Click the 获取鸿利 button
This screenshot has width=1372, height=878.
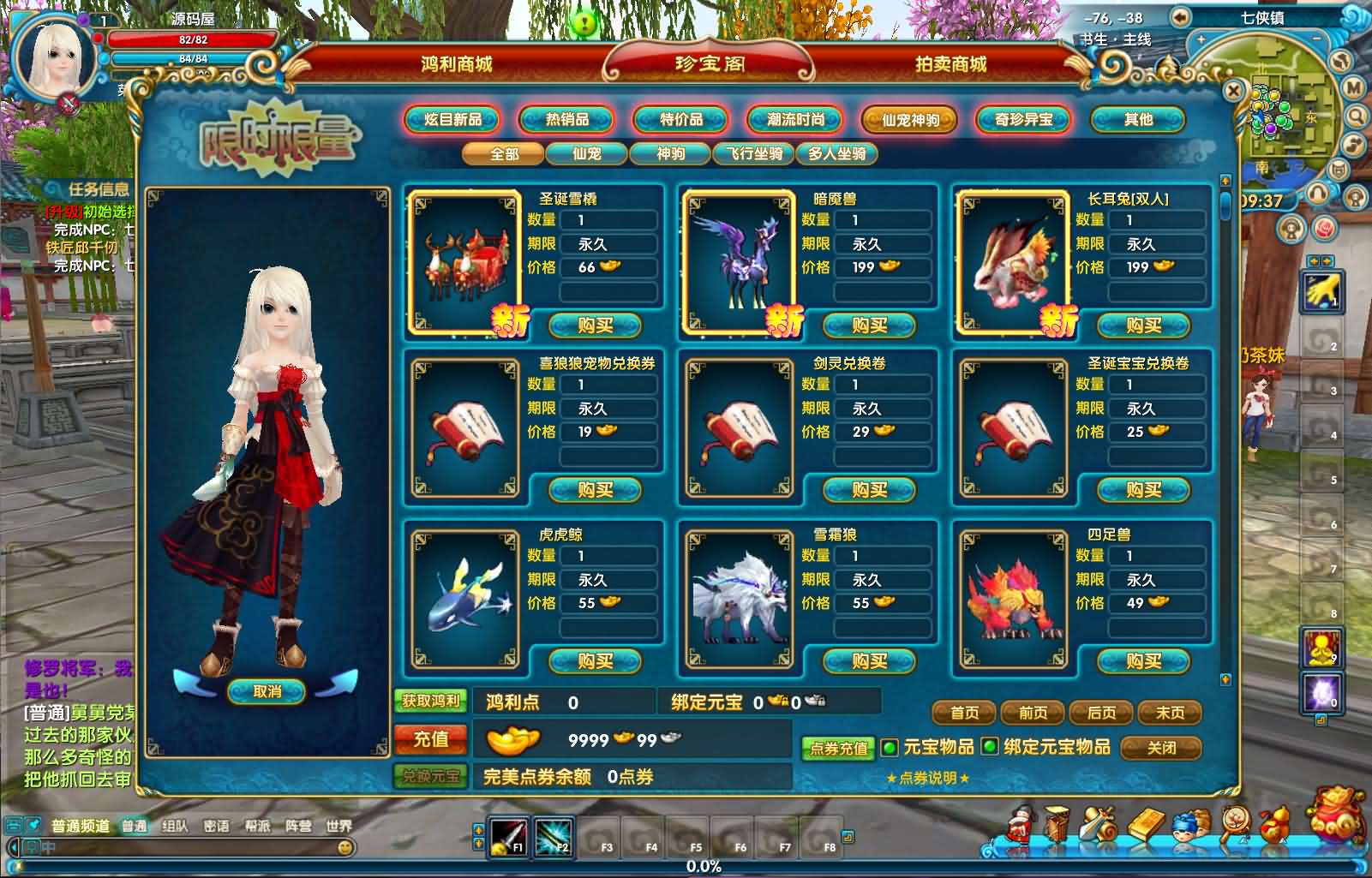click(x=430, y=701)
